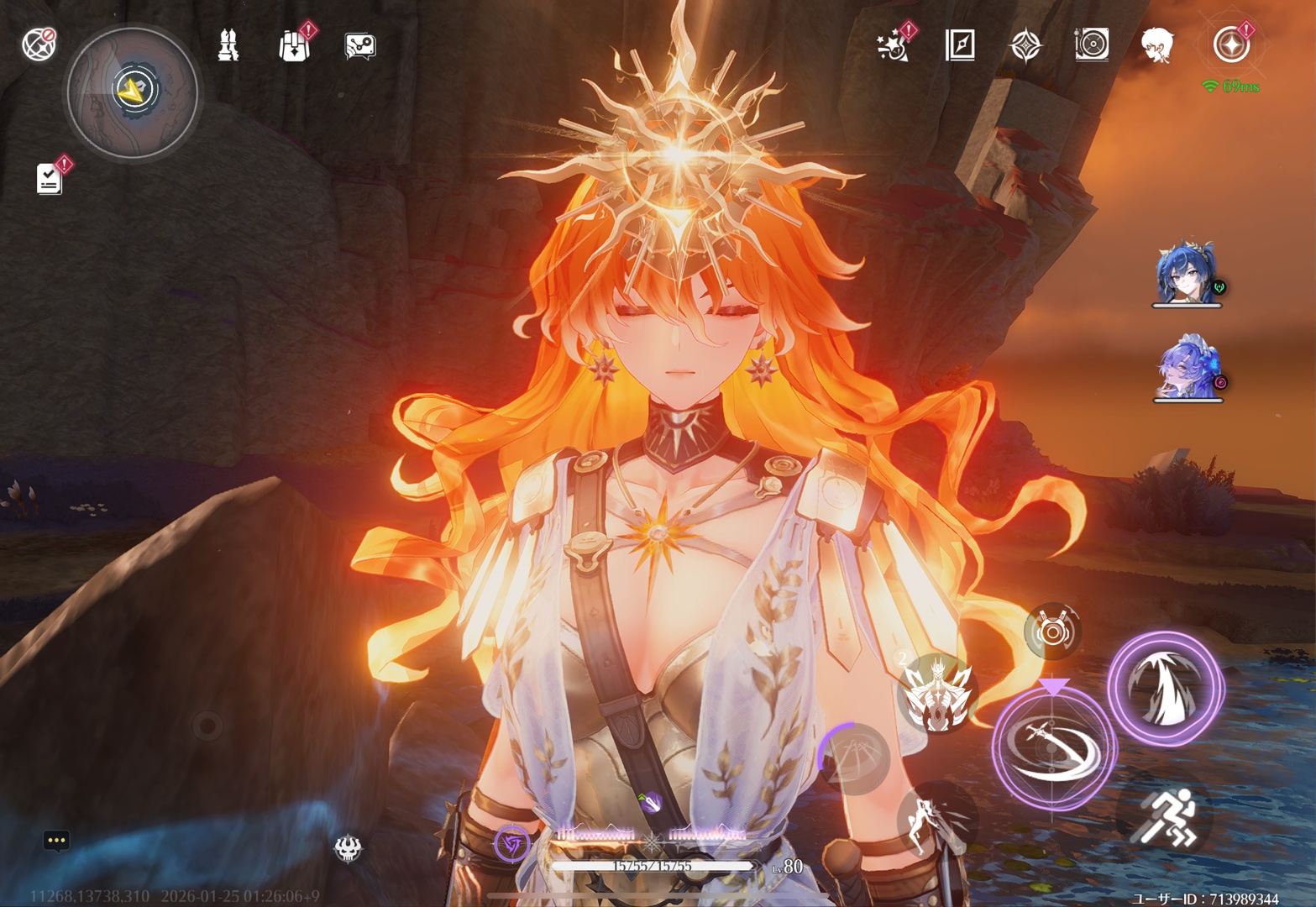Tap the globe icon with red marker
Image resolution: width=1316 pixels, height=907 pixels.
click(39, 44)
